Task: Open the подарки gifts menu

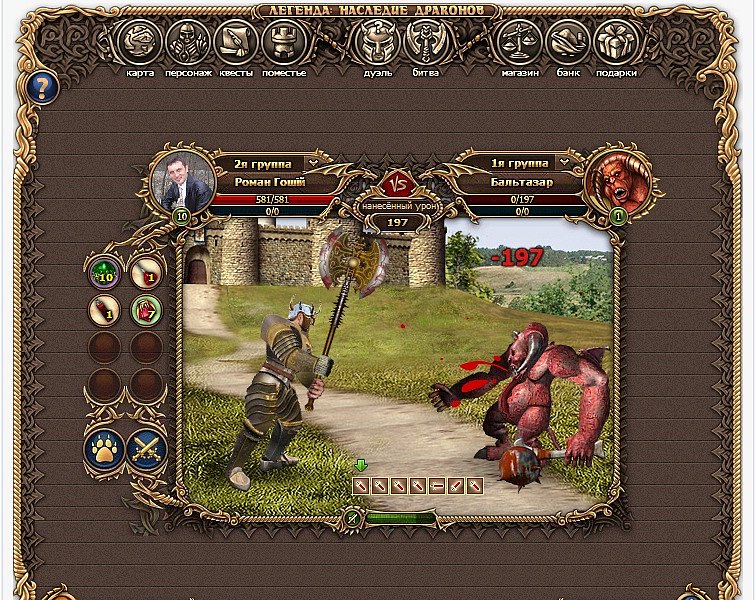Action: (616, 42)
